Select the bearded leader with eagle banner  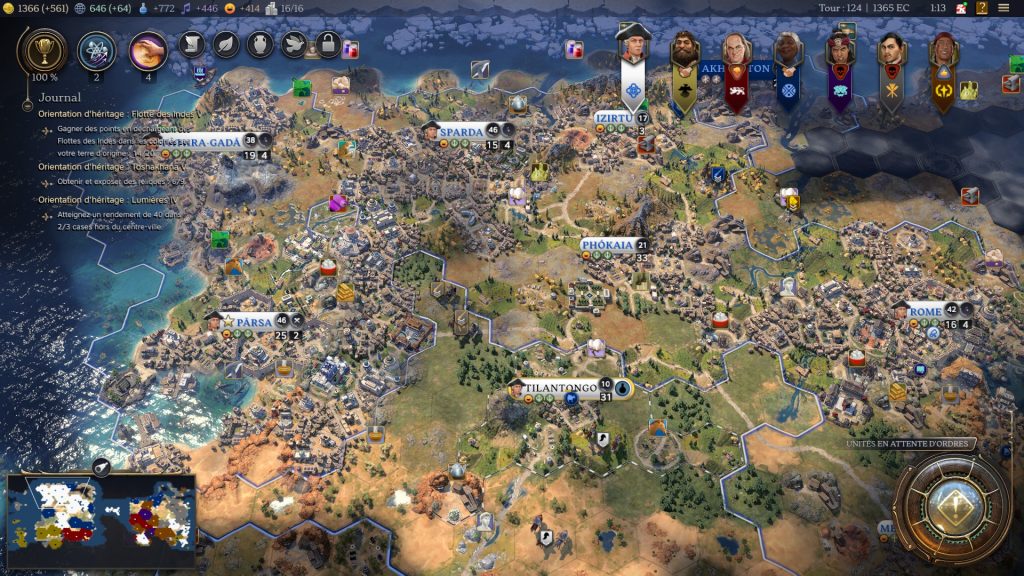684,50
